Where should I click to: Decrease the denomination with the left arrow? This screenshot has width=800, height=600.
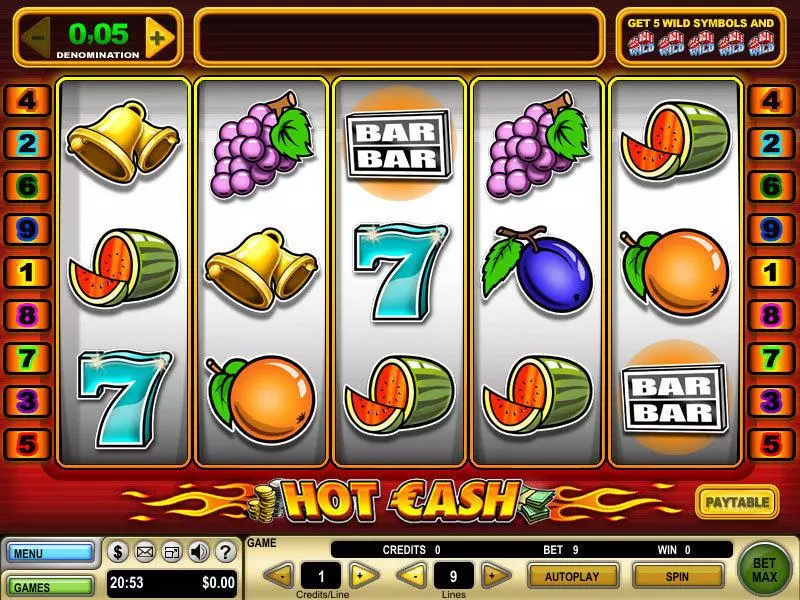click(36, 38)
